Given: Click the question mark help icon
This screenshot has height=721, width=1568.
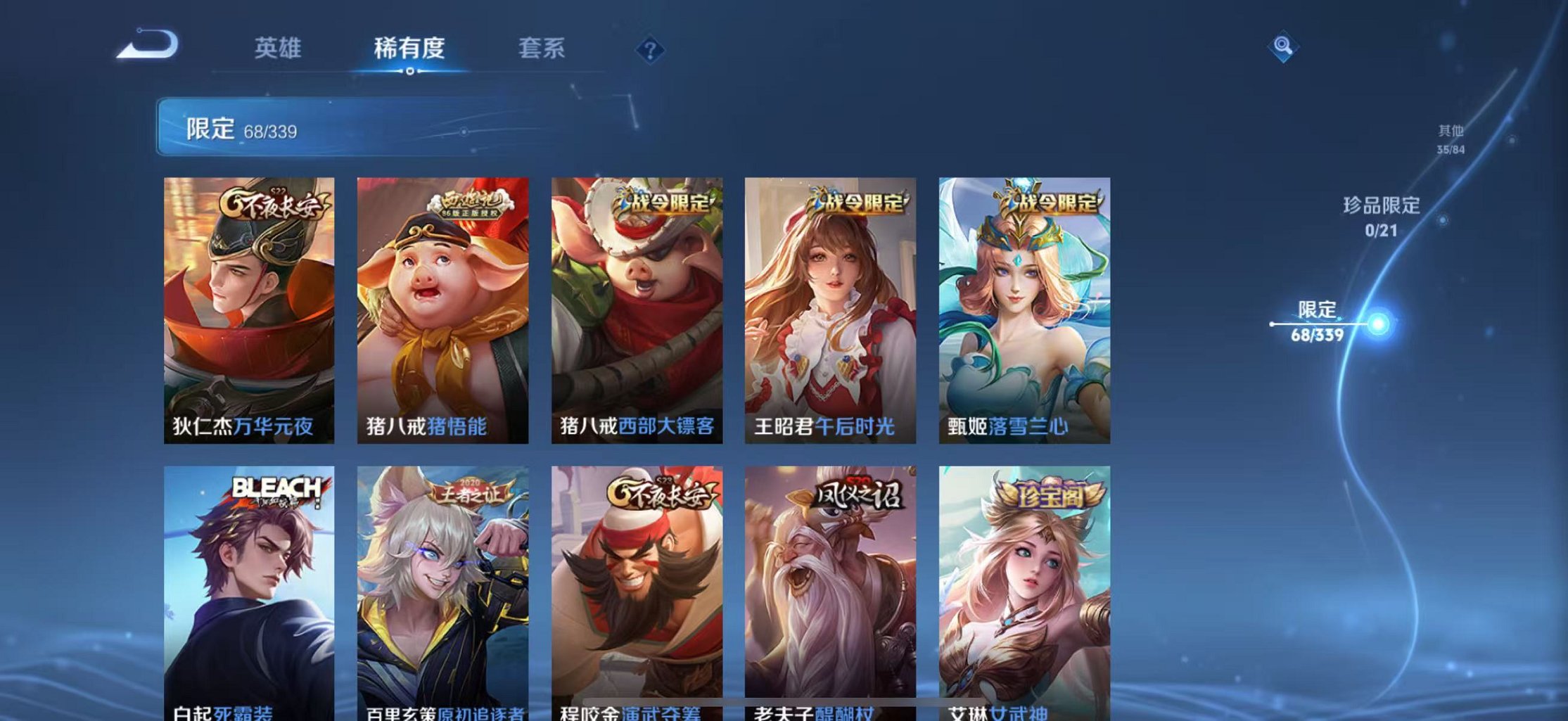Looking at the screenshot, I should [649, 49].
